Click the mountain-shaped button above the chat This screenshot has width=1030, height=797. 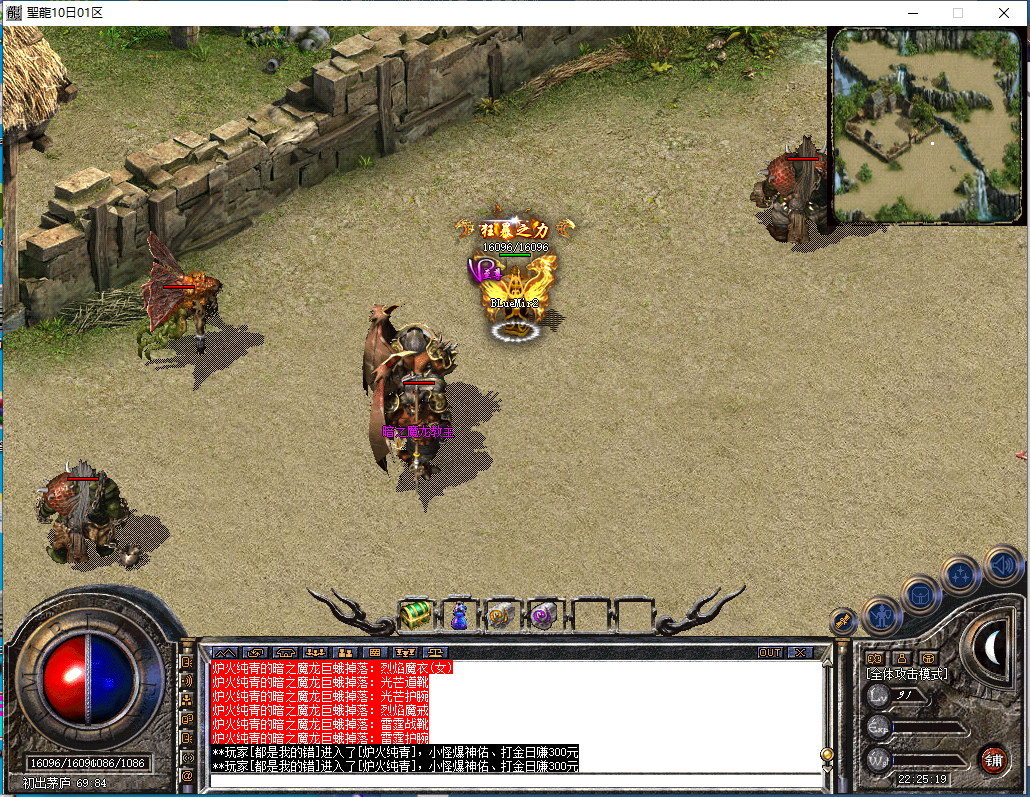pyautogui.click(x=223, y=652)
